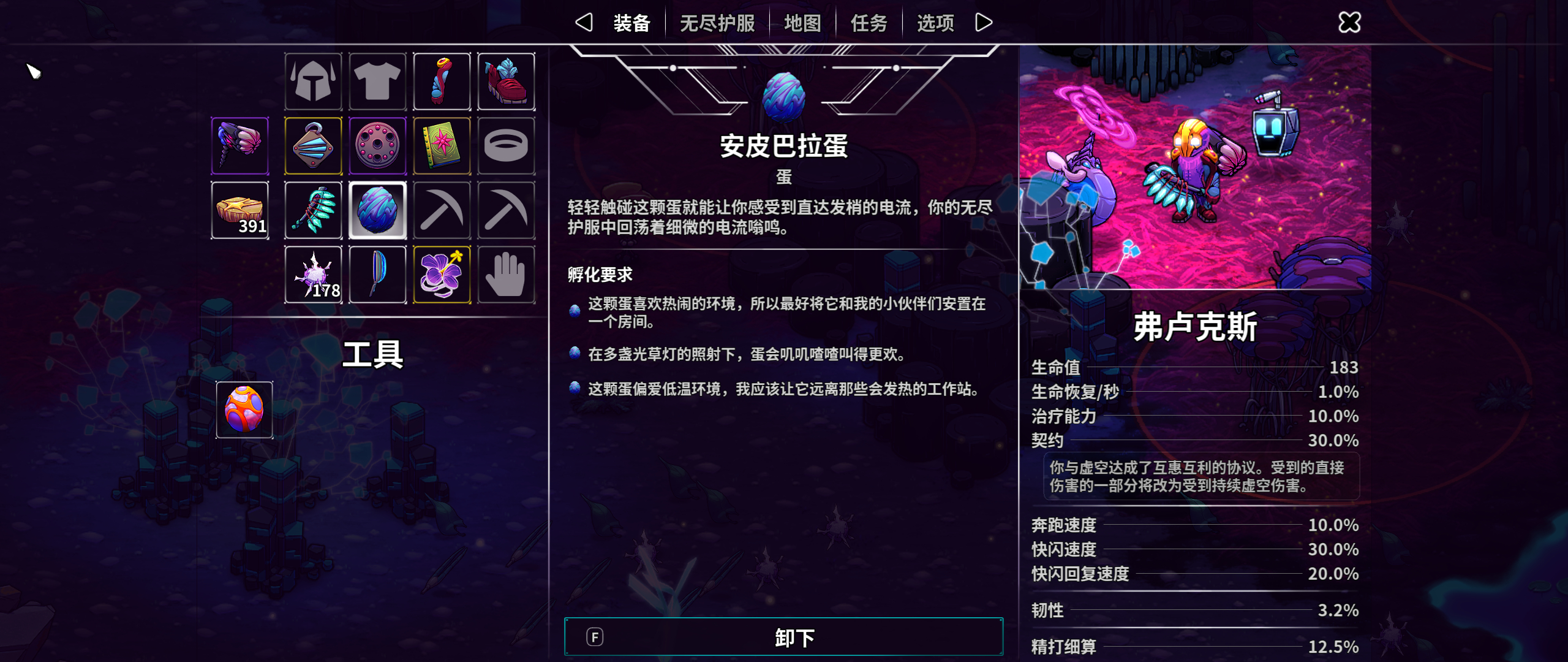Image resolution: width=1568 pixels, height=662 pixels.
Task: Select the helmet equipment slot
Action: pyautogui.click(x=314, y=82)
